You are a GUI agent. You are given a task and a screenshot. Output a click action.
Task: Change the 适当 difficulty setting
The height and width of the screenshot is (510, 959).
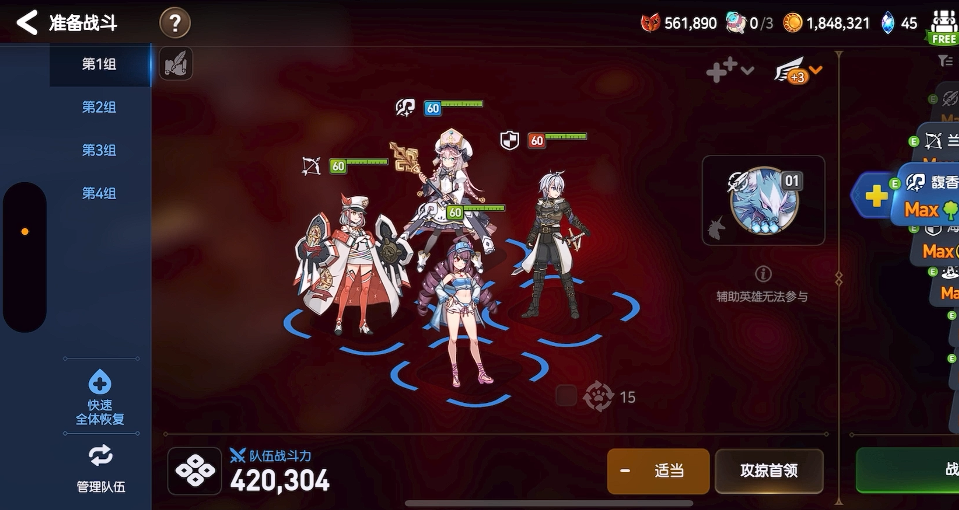point(657,471)
